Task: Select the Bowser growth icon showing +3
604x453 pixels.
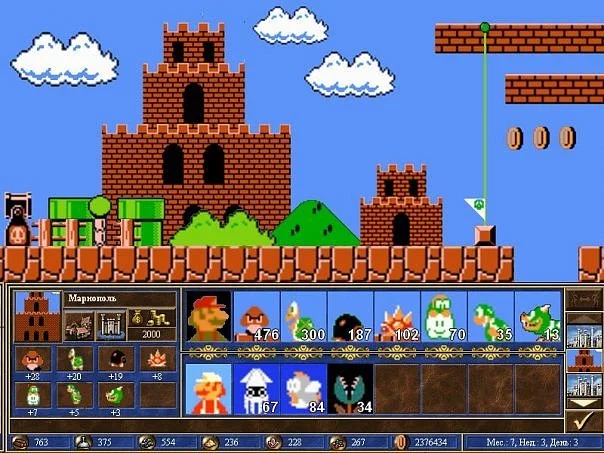Action: pyautogui.click(x=115, y=395)
